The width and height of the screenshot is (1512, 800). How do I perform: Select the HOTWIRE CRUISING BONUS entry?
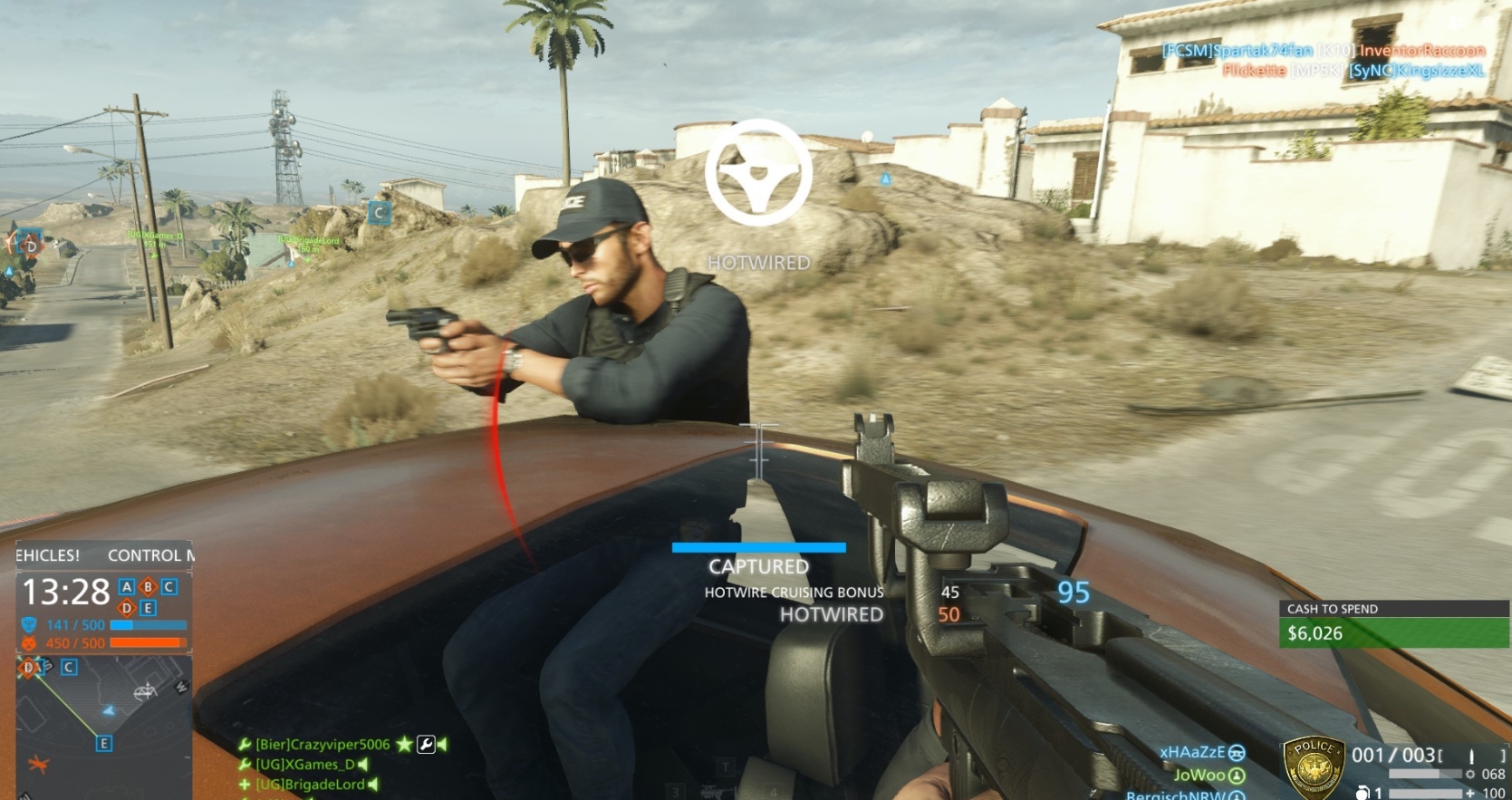click(795, 592)
